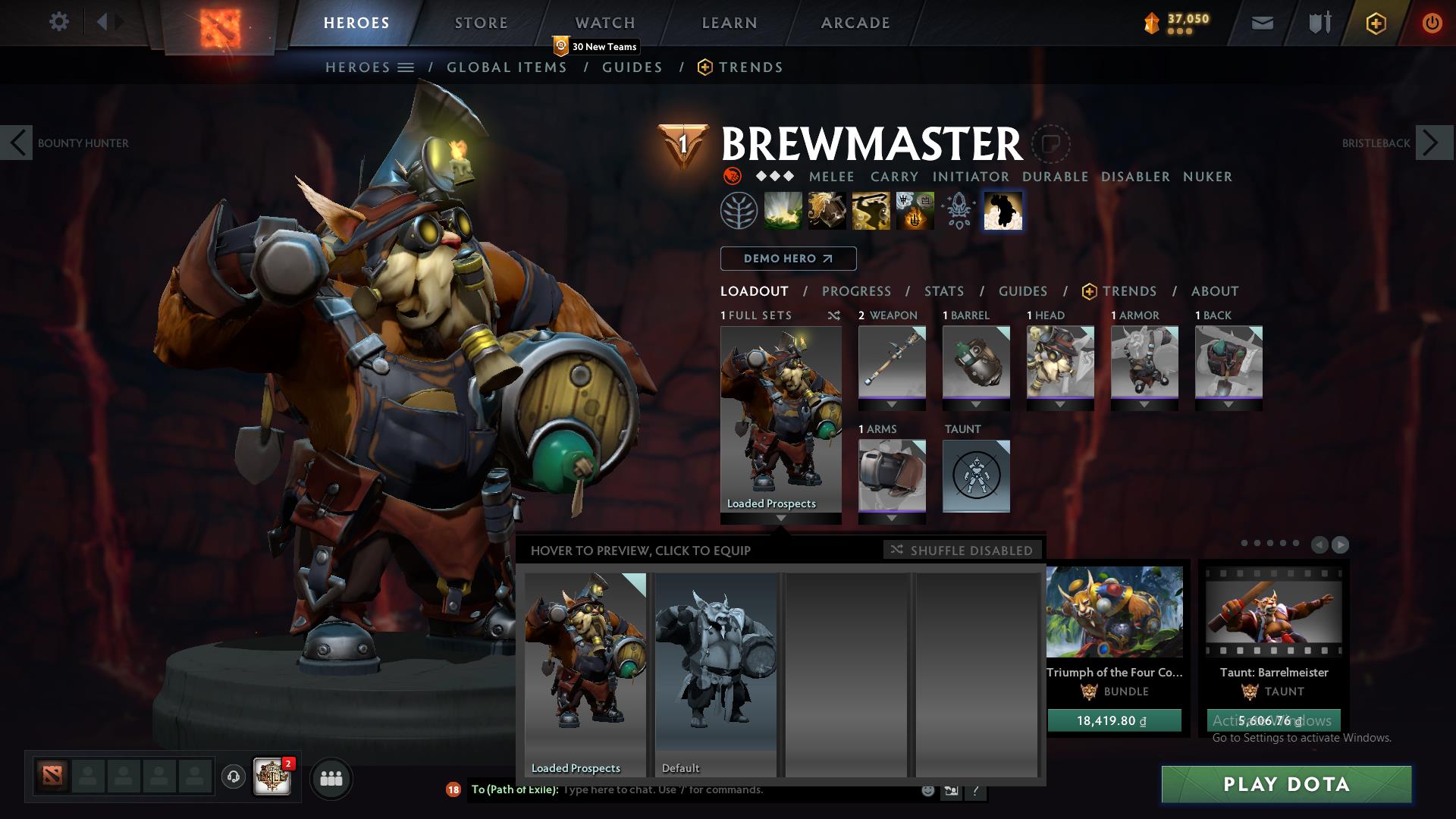The width and height of the screenshot is (1456, 819).
Task: Open the settings gear icon
Action: [58, 22]
